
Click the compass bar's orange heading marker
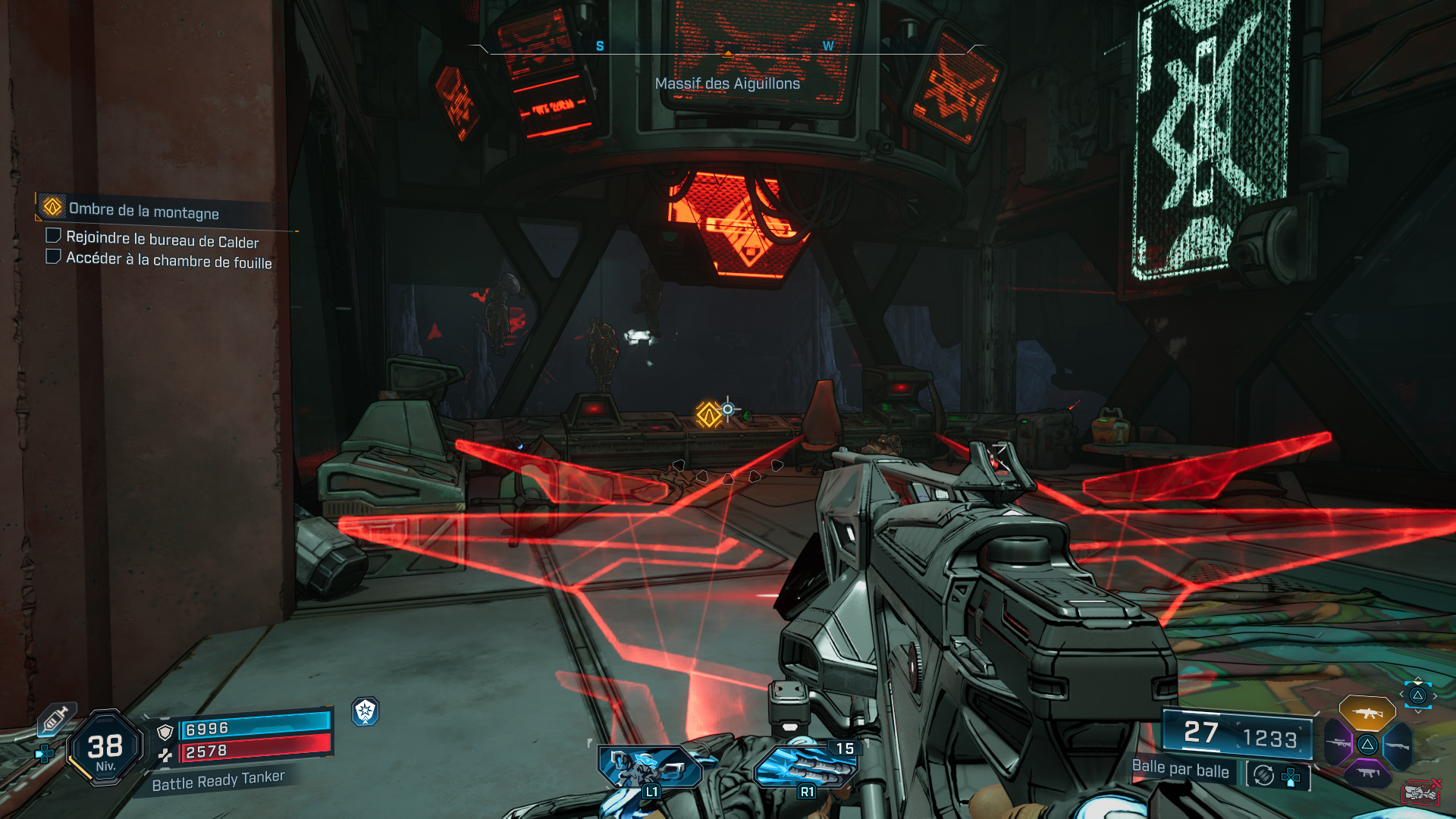(728, 53)
